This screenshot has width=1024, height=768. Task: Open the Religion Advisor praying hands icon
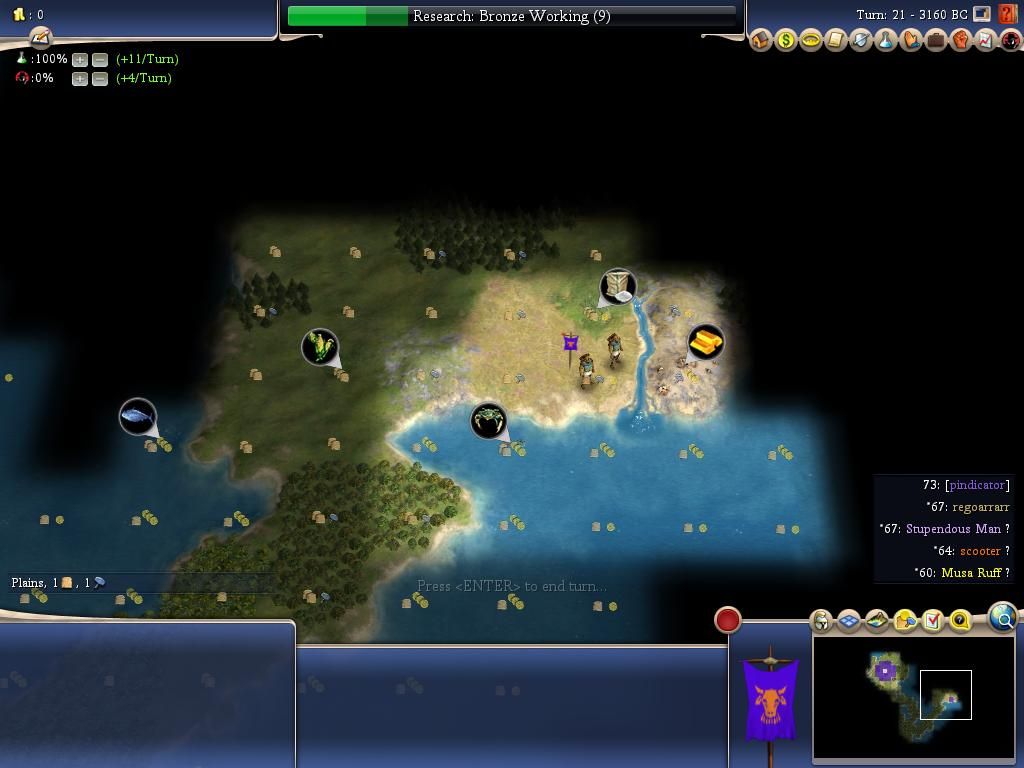[911, 41]
